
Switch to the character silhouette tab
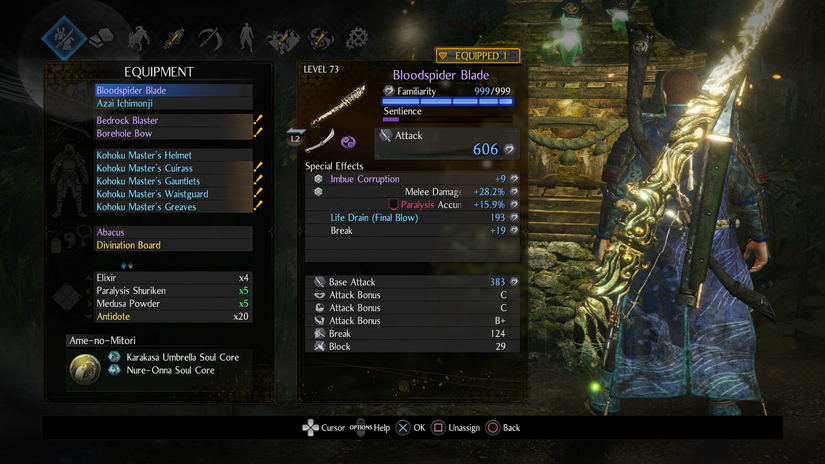(246, 39)
